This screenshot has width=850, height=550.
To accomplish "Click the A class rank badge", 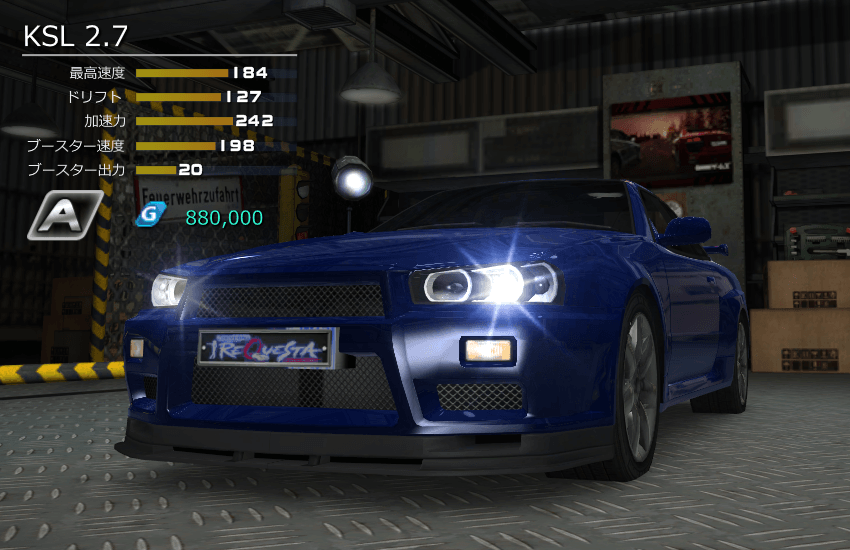I will click(x=64, y=215).
